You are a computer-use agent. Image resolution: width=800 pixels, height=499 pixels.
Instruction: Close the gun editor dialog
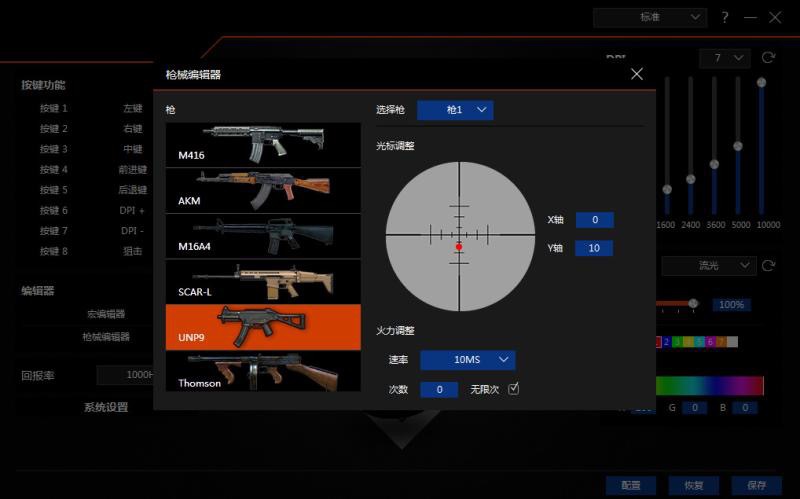click(x=637, y=74)
